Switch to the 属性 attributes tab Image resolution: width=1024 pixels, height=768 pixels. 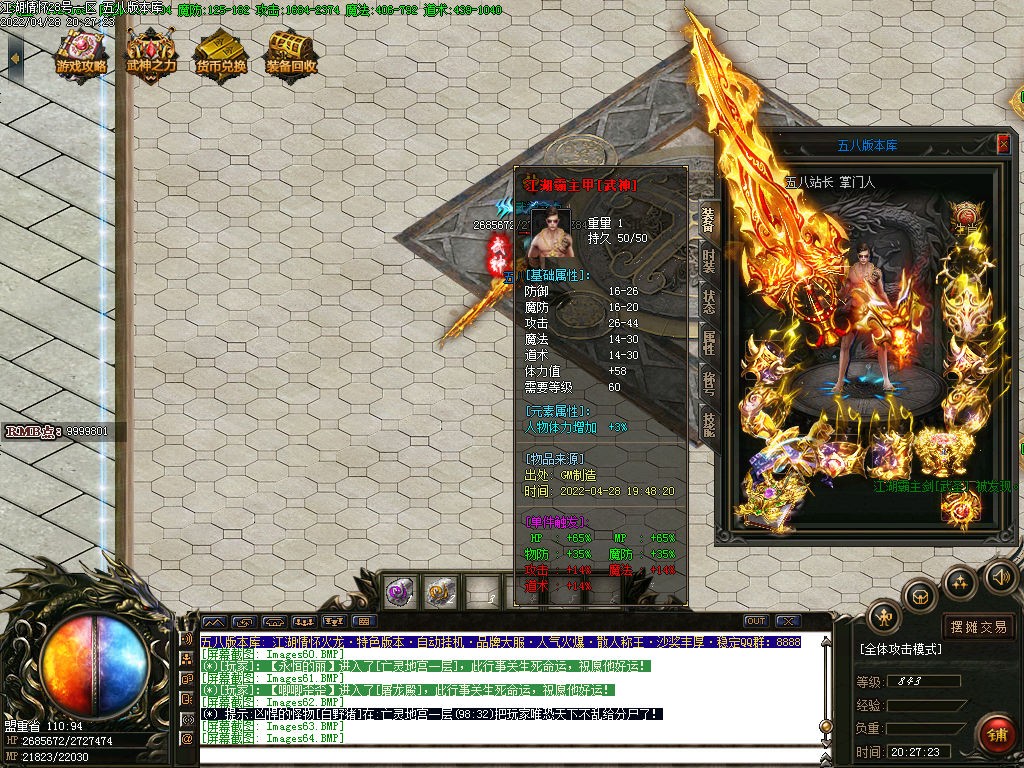point(708,342)
